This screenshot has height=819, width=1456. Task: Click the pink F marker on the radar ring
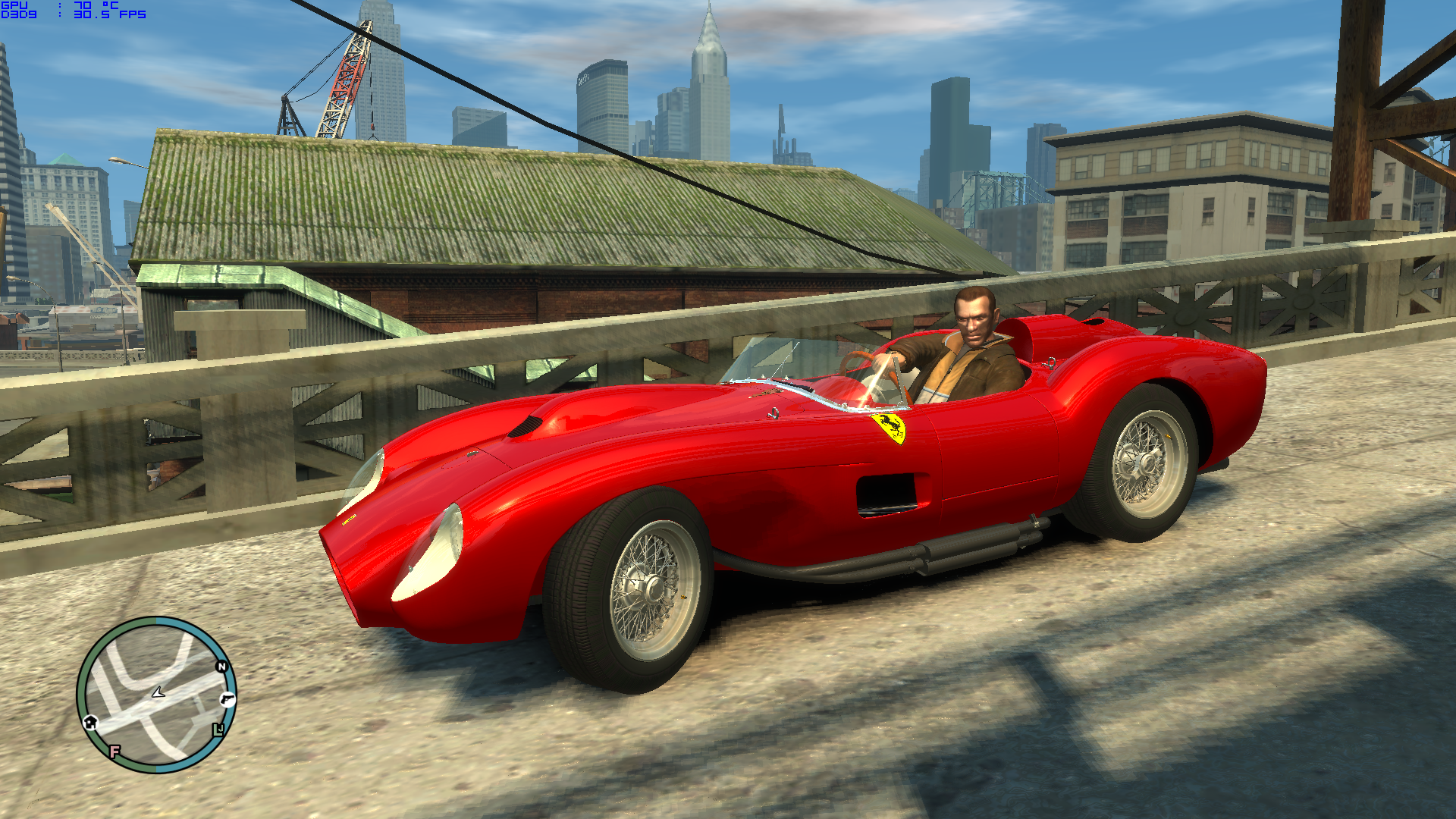(115, 751)
